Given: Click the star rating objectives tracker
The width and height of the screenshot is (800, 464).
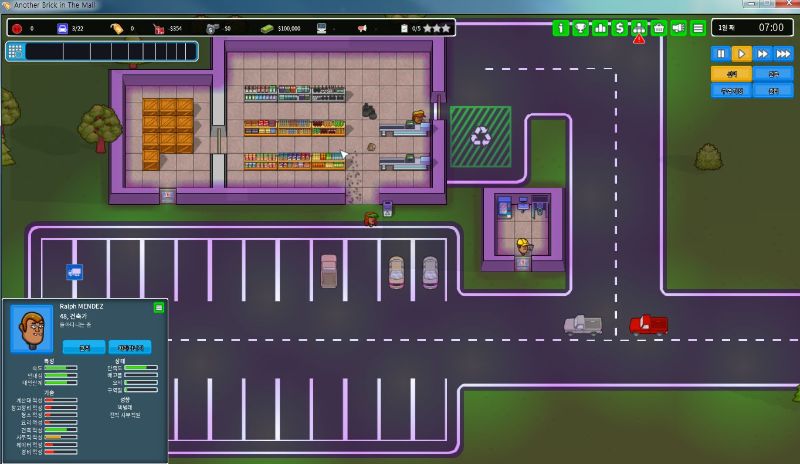Looking at the screenshot, I should 429,28.
